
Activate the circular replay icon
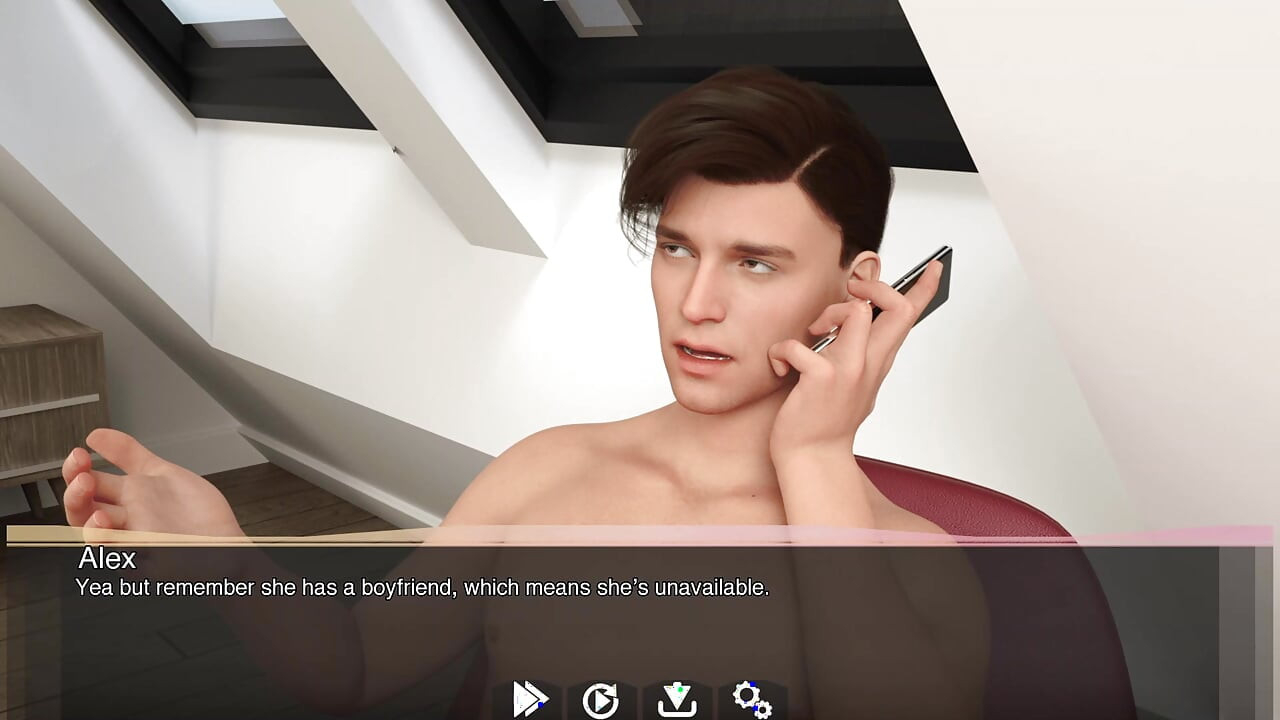[x=601, y=697]
